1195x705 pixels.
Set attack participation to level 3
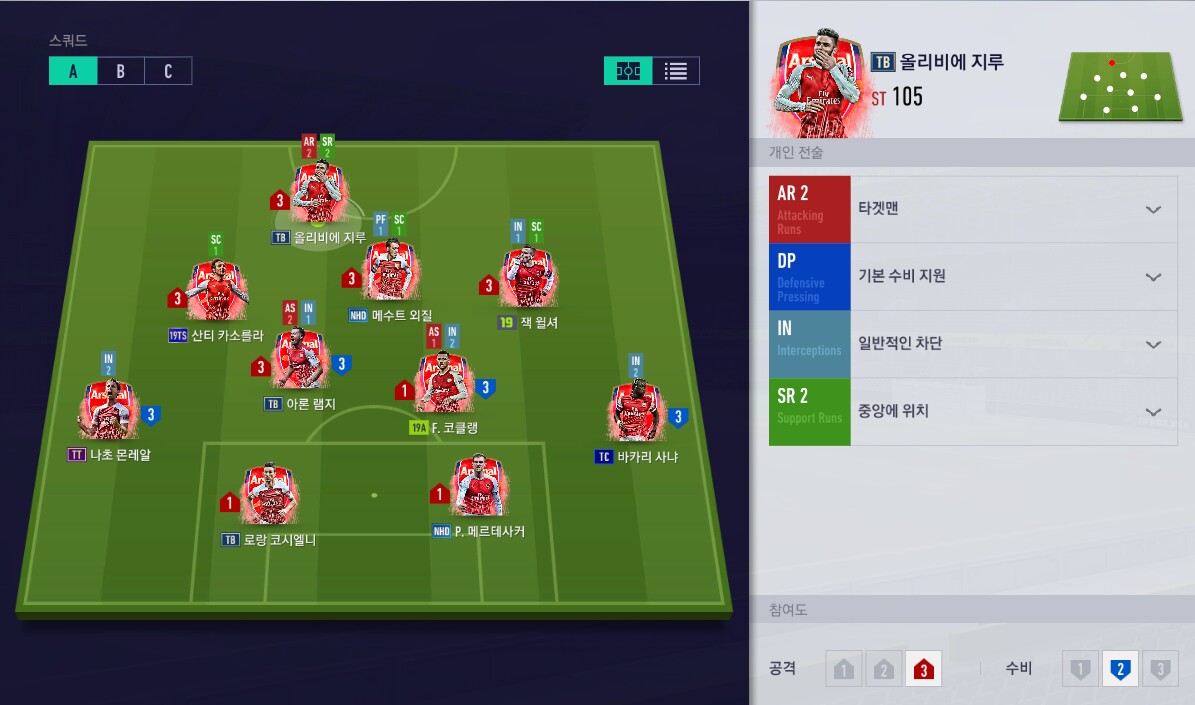pyautogui.click(x=923, y=670)
